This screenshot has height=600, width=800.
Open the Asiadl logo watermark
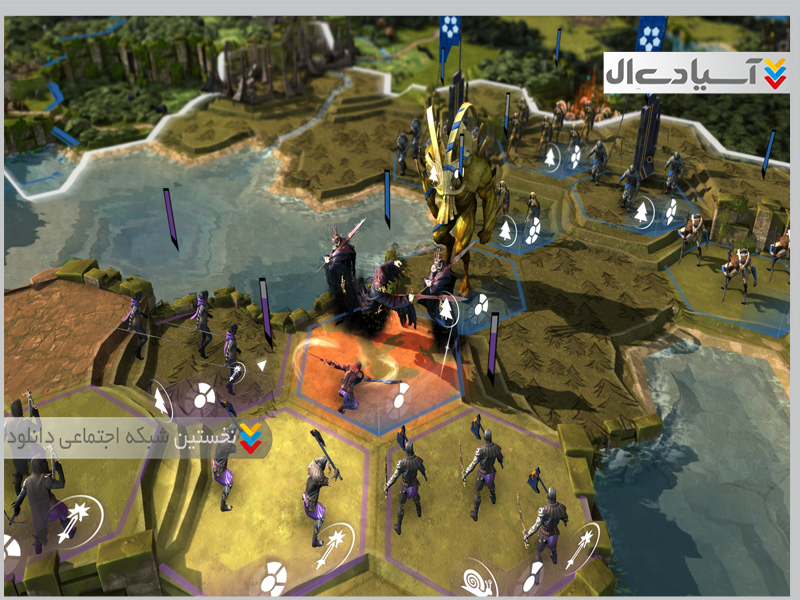pos(696,72)
